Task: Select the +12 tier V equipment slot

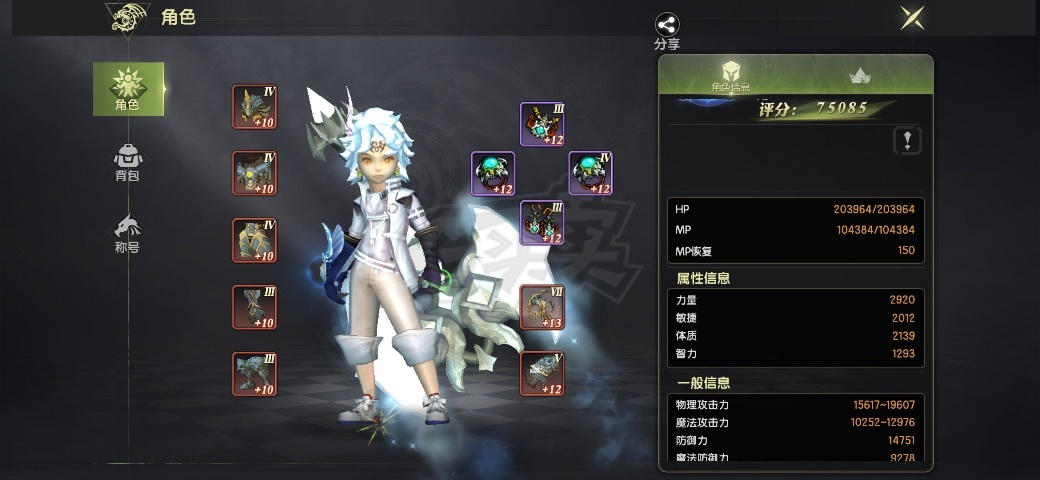Action: tap(542, 373)
